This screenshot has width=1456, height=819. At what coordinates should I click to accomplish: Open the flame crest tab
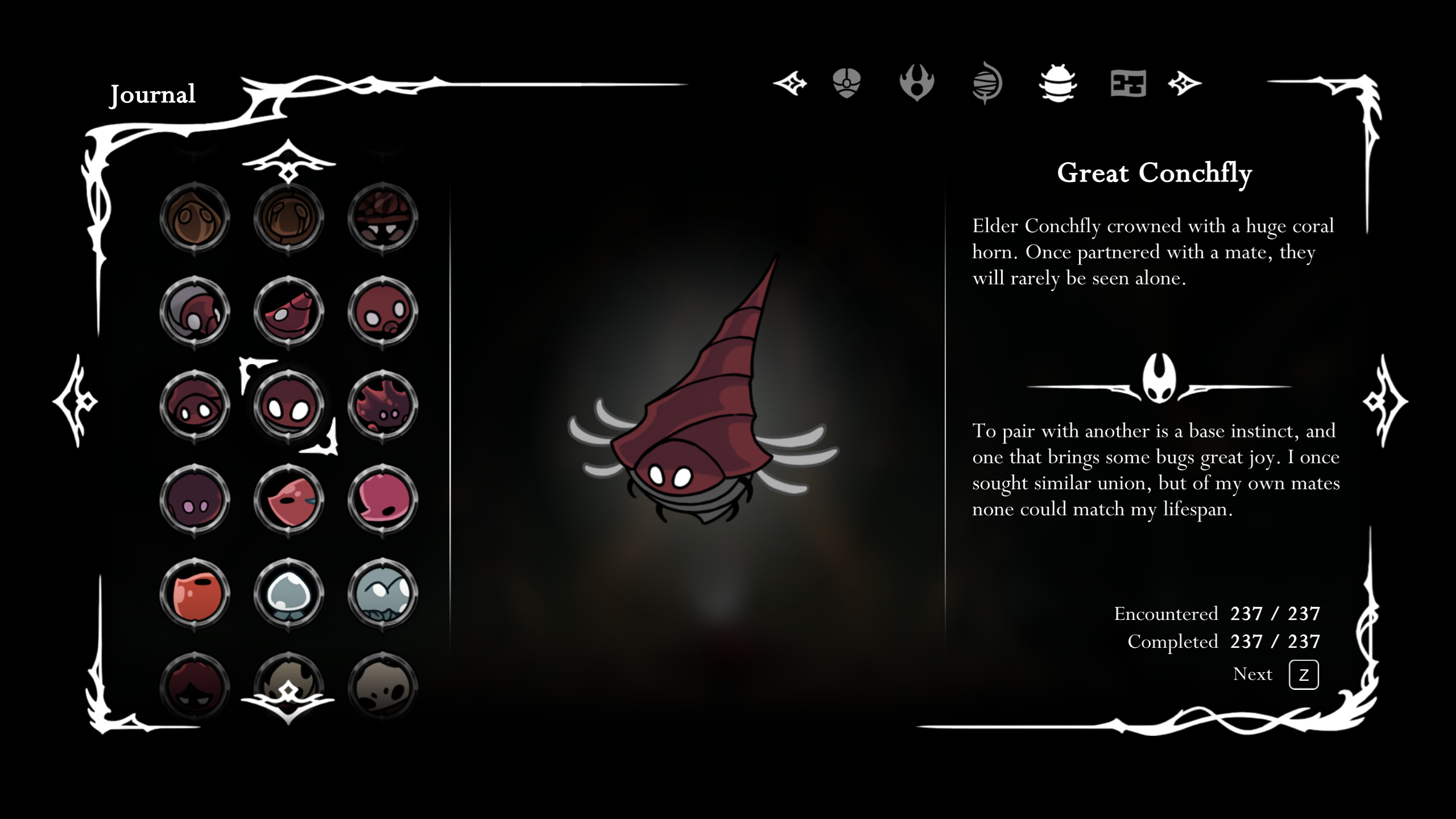(916, 84)
